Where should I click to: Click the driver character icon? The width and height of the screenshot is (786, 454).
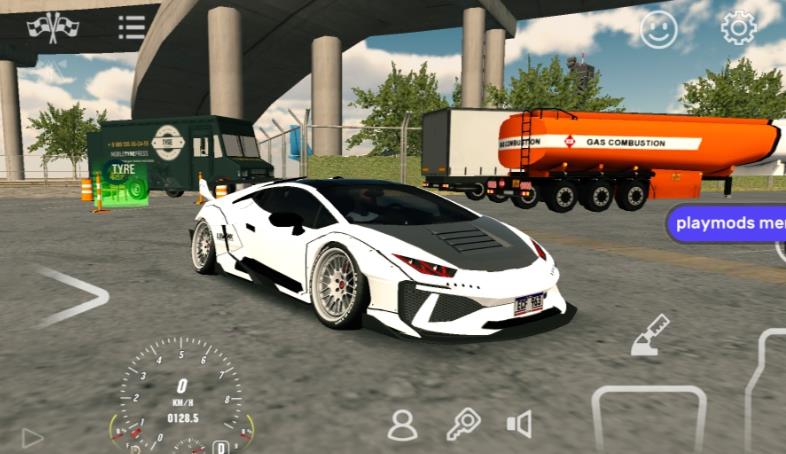tap(402, 425)
